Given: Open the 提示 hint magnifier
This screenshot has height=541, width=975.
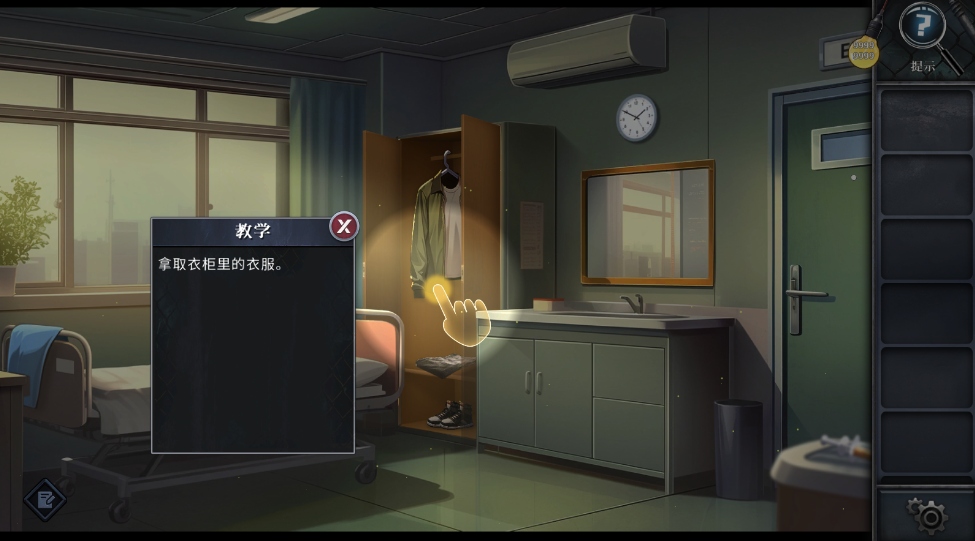Looking at the screenshot, I should pyautogui.click(x=922, y=29).
